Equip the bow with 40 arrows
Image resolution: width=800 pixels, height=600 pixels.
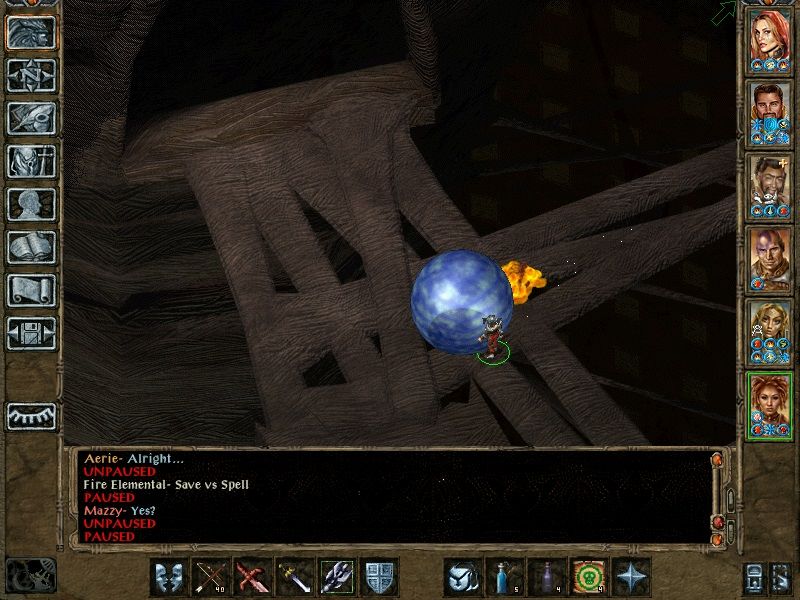(210, 578)
